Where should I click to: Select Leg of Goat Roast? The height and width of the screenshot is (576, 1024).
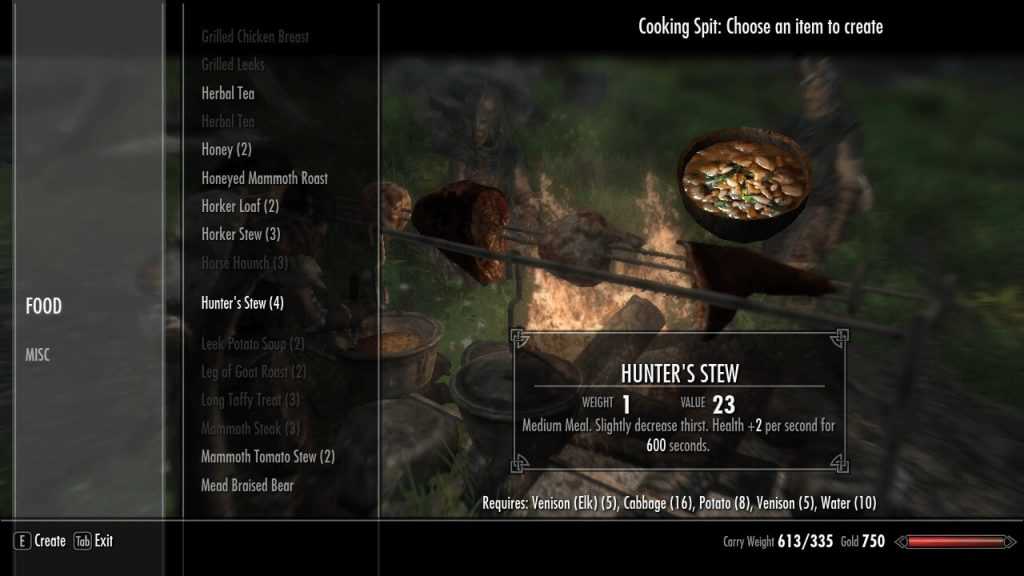253,372
